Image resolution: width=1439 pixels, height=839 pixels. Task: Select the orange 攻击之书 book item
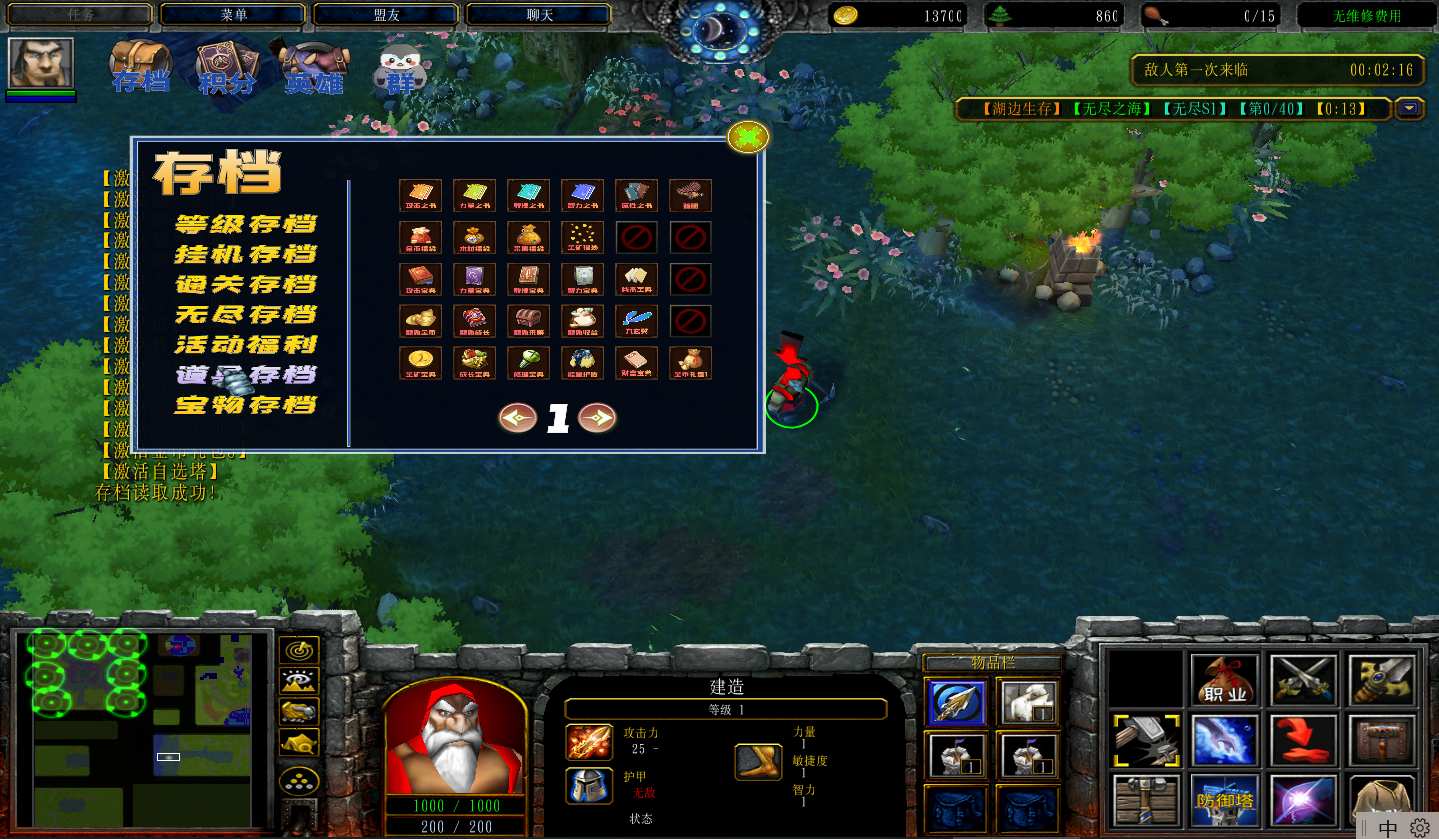[x=420, y=195]
